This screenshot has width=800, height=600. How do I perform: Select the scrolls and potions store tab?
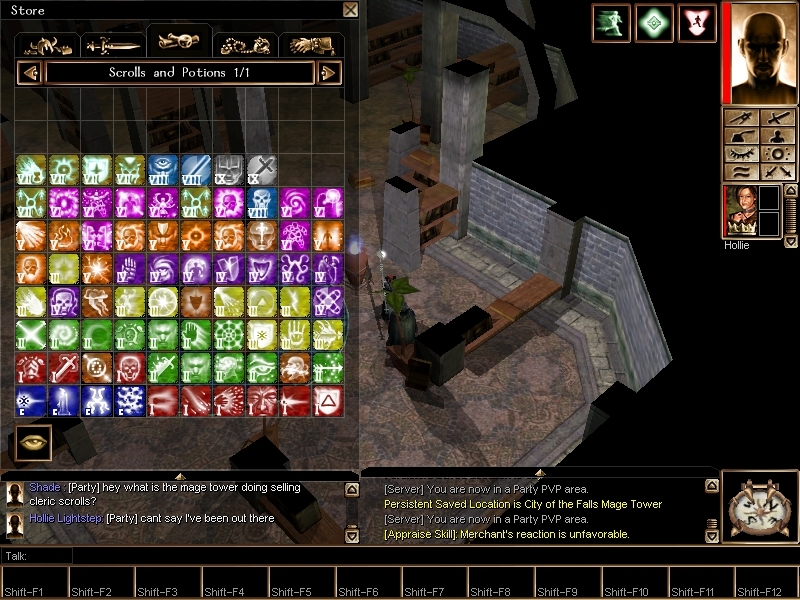[x=179, y=42]
